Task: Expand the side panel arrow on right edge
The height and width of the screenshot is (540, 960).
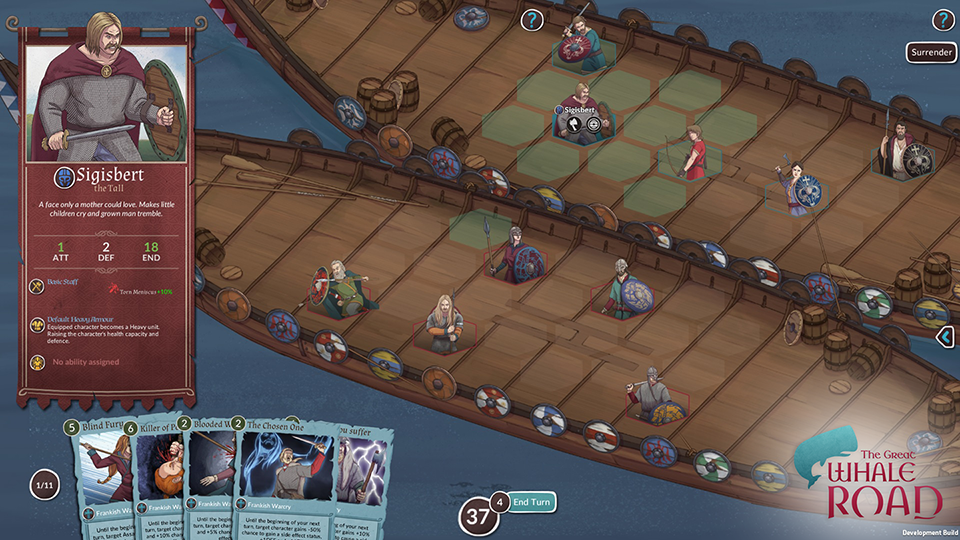Action: (946, 338)
